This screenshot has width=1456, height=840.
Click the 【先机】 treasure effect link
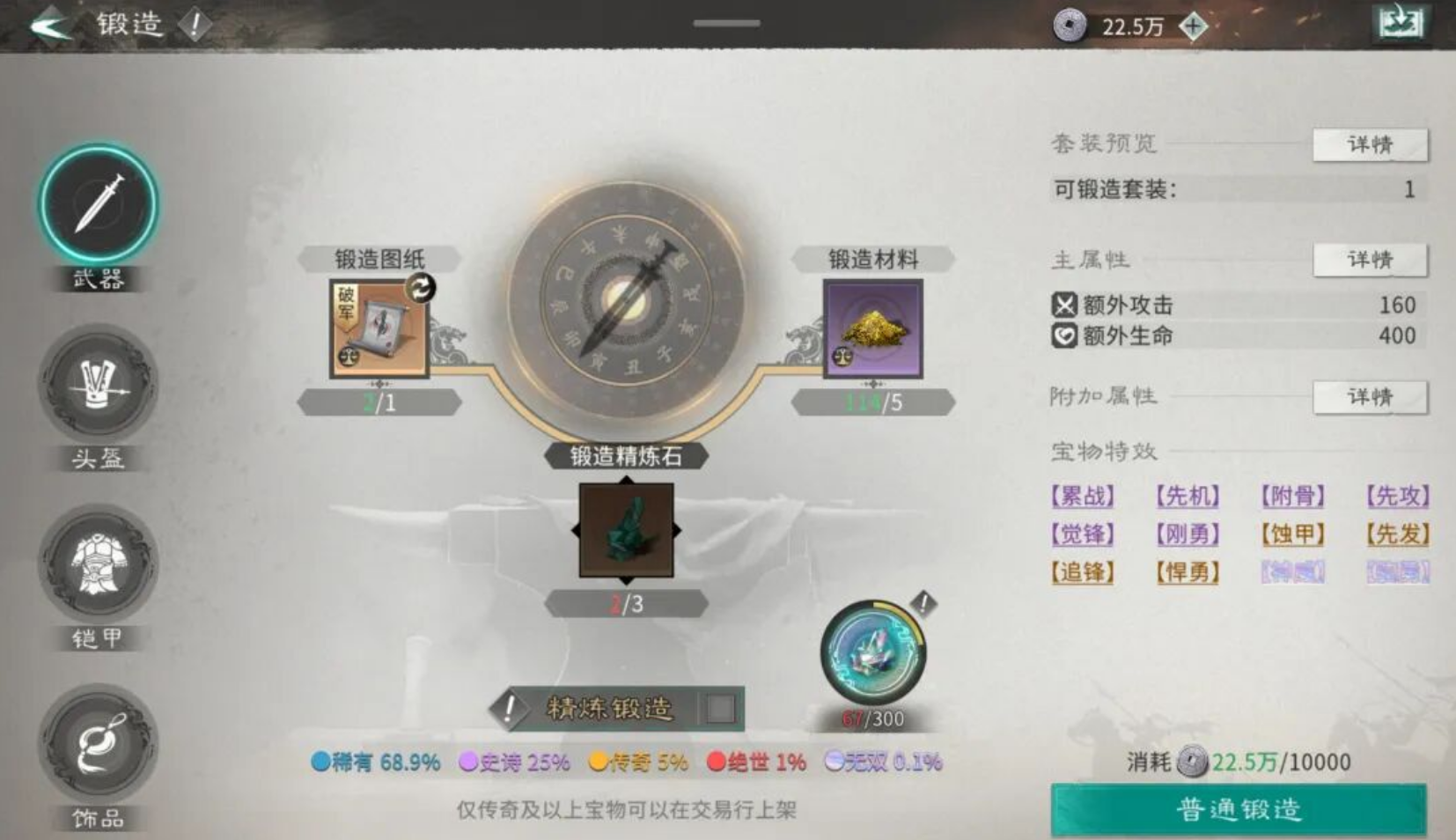[1188, 497]
